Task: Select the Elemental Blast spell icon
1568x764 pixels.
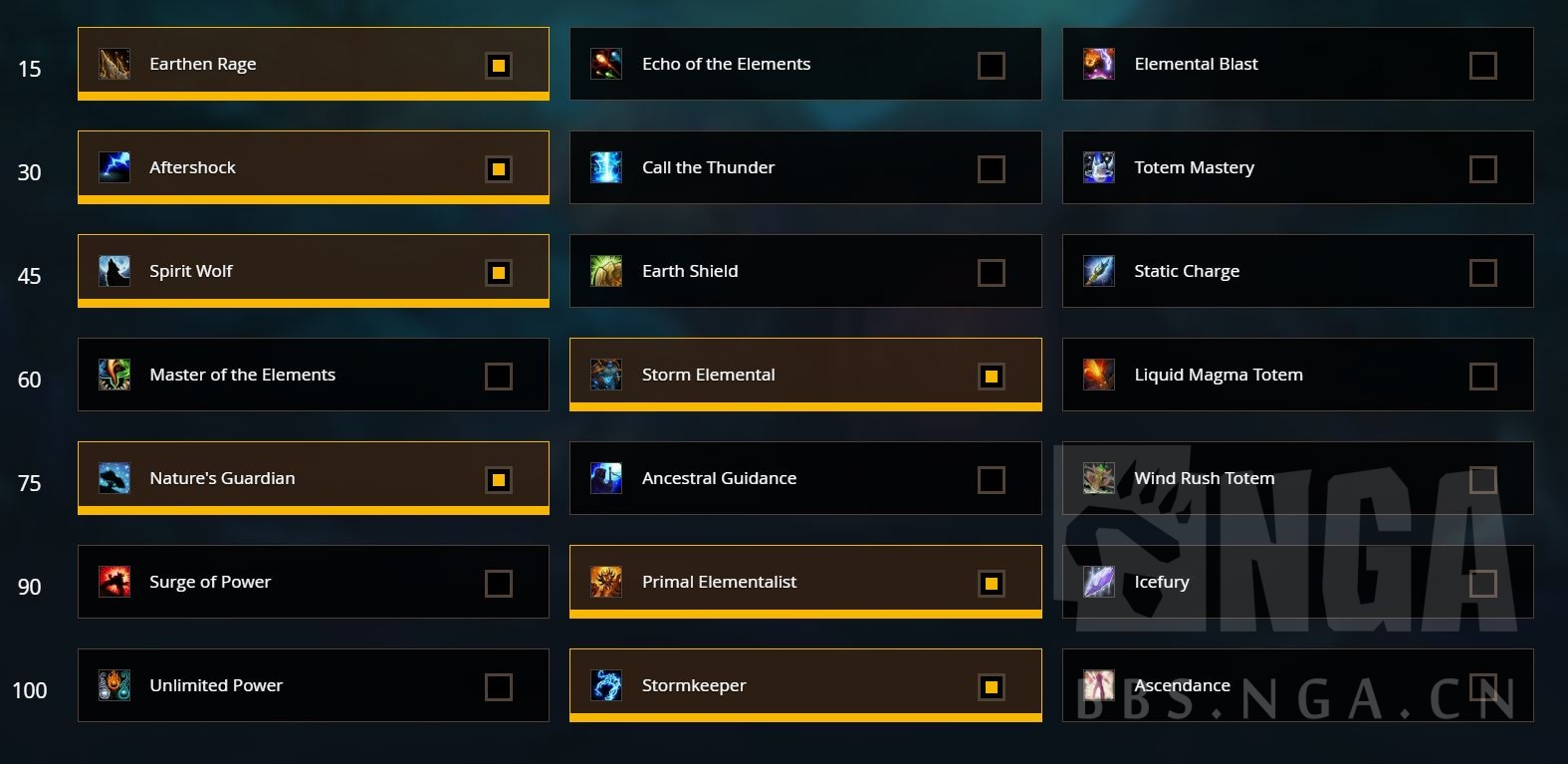Action: (x=1097, y=64)
